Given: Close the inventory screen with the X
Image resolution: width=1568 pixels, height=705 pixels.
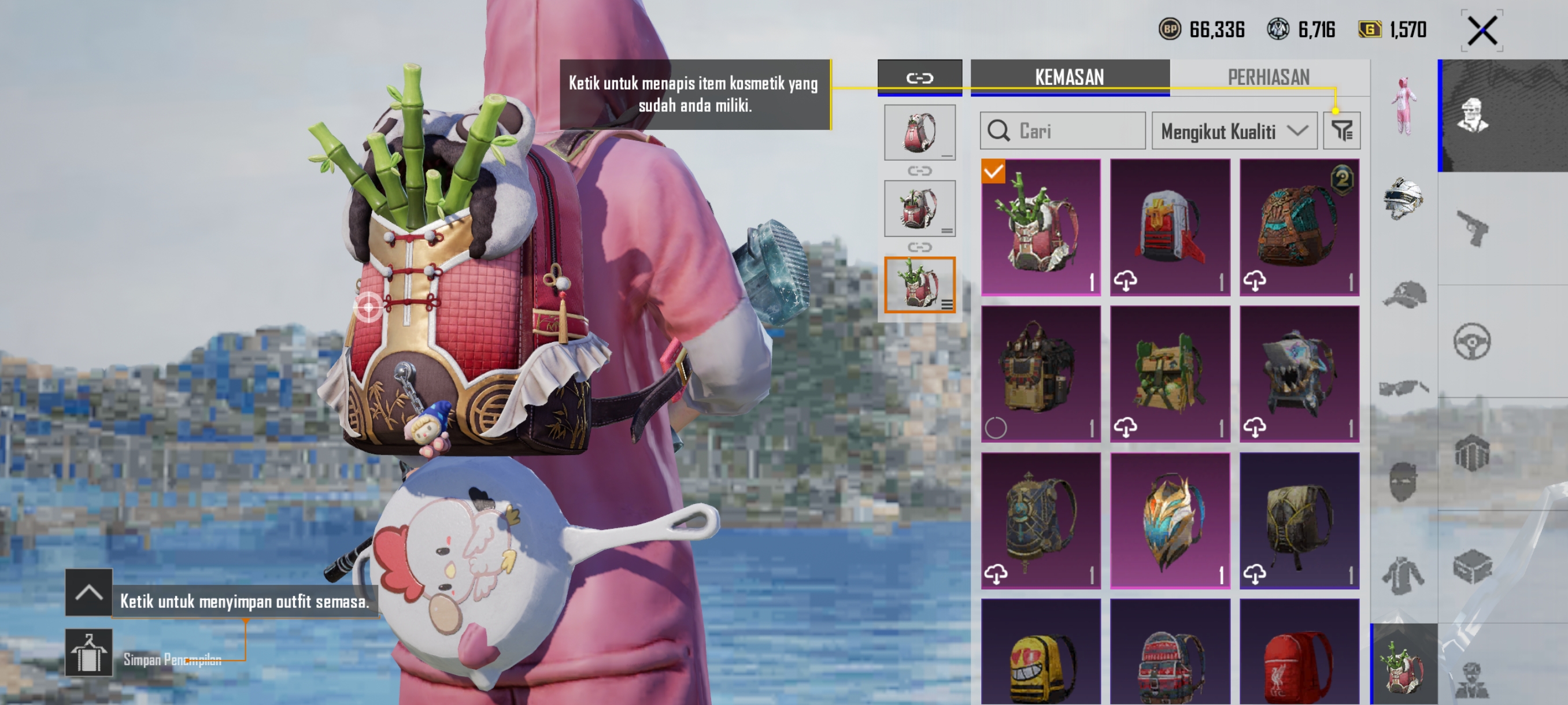Looking at the screenshot, I should (1482, 31).
